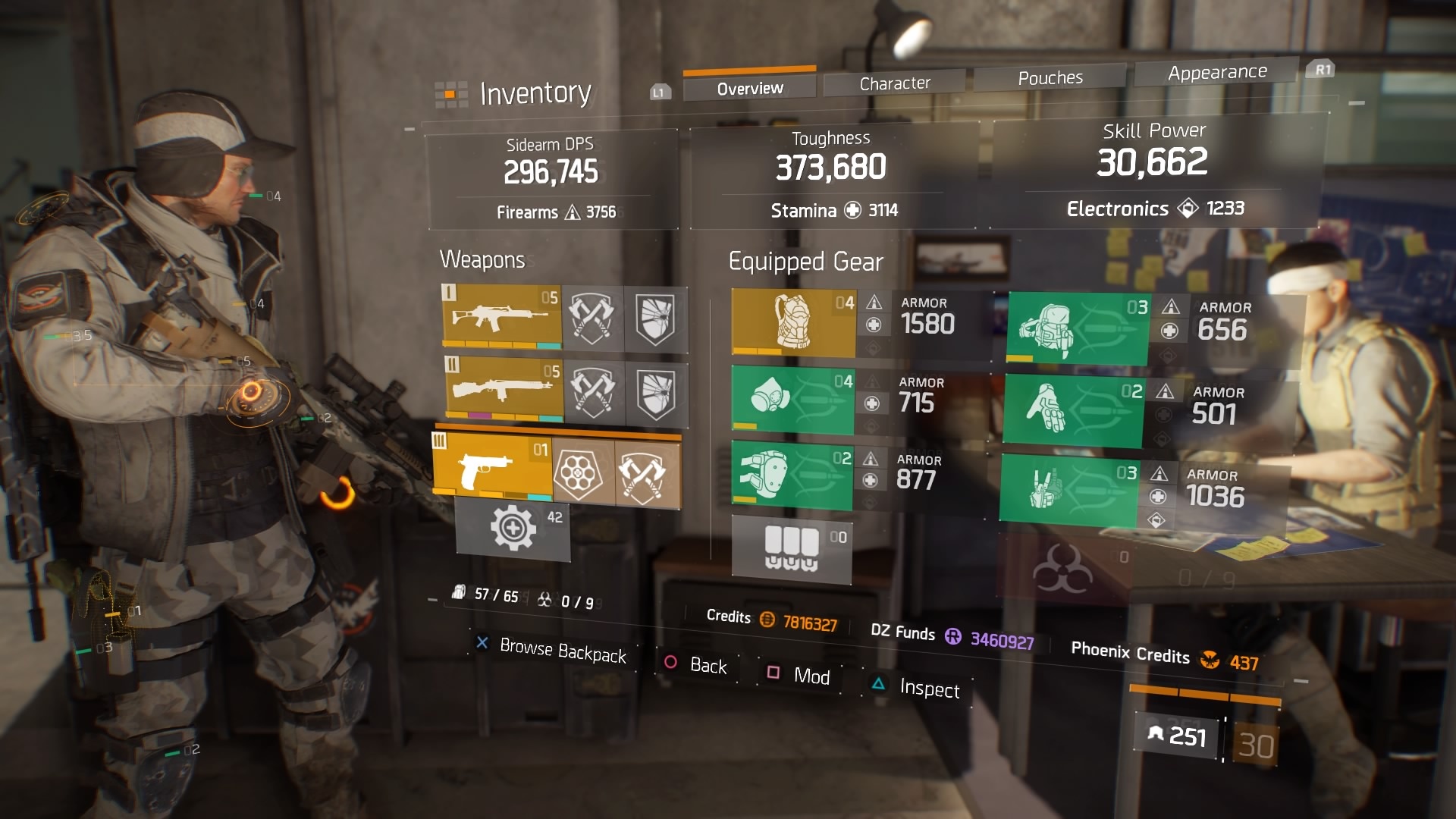The height and width of the screenshot is (819, 1456).
Task: Select the secondary marksman rifle slot
Action: tap(503, 390)
